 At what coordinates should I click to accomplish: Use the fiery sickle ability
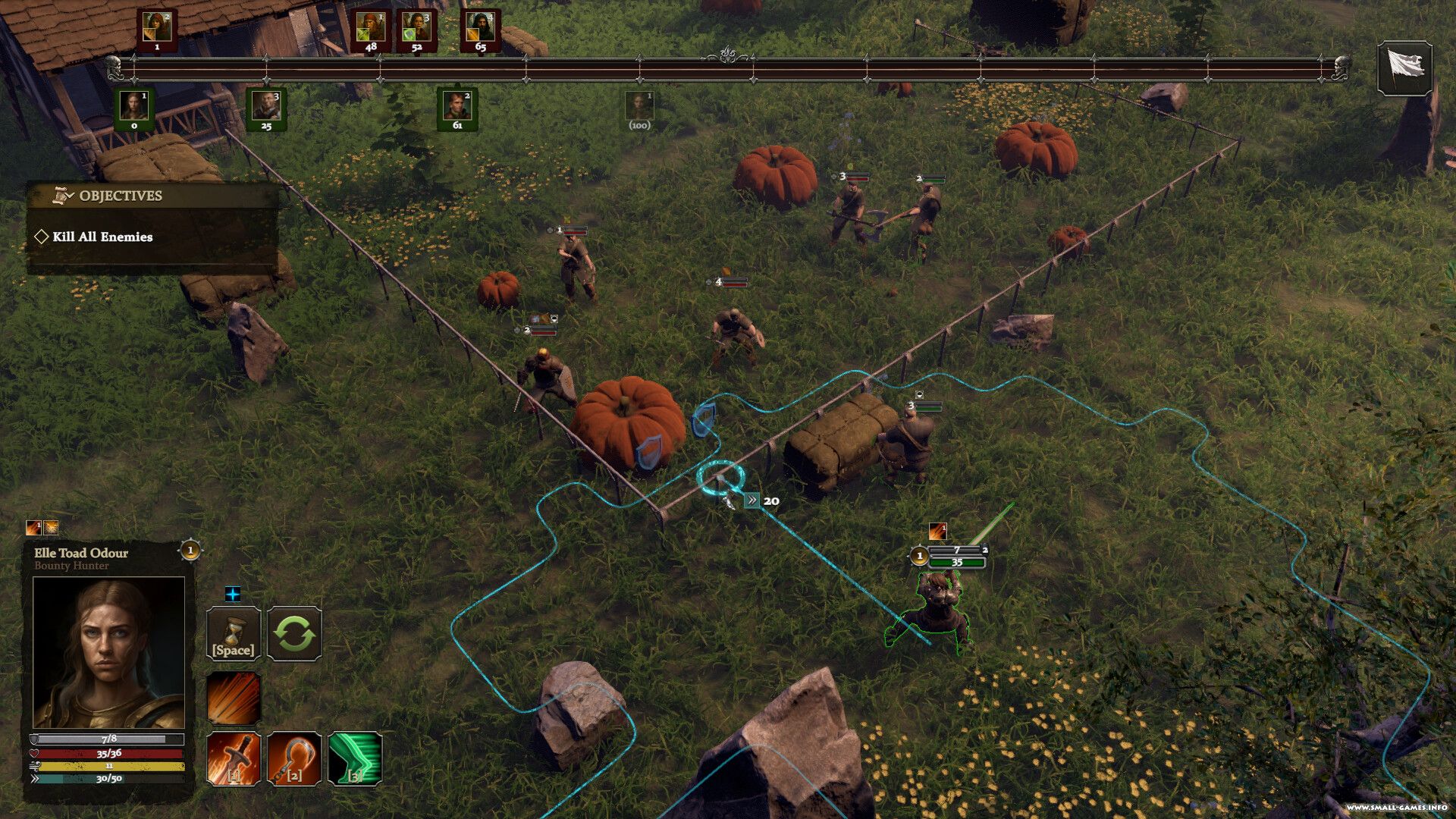coord(294,758)
